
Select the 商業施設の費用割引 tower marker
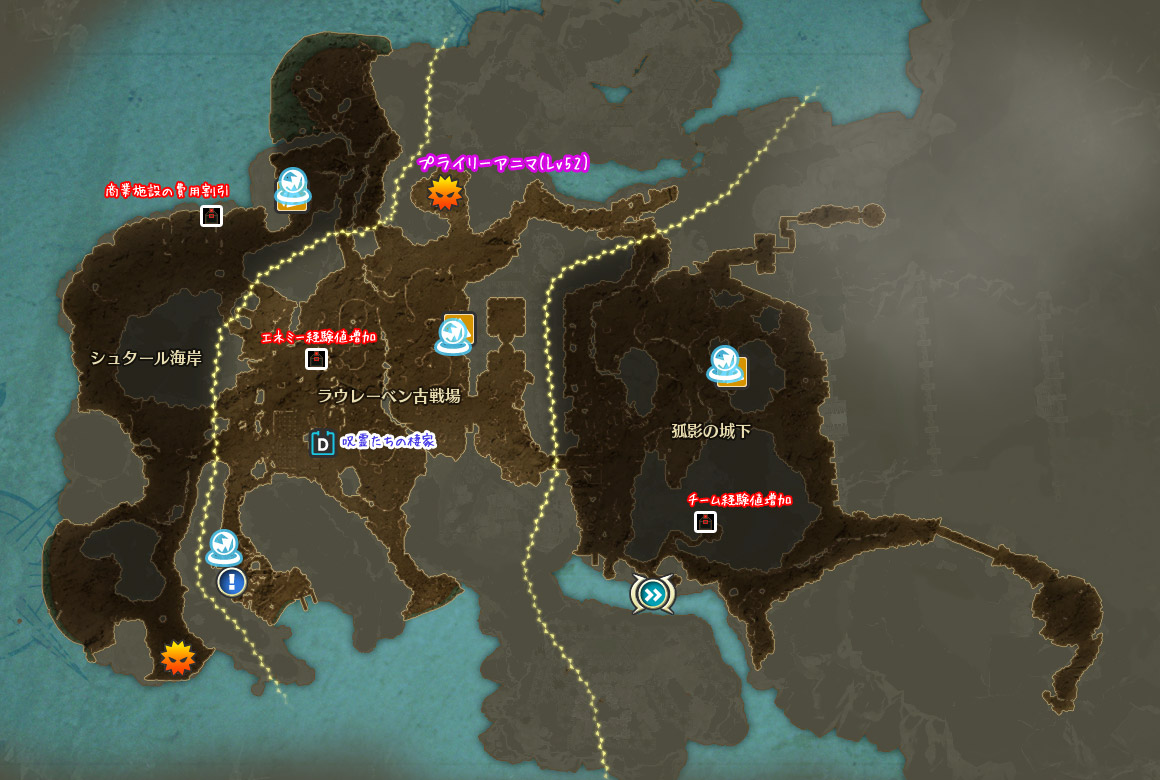pyautogui.click(x=211, y=215)
